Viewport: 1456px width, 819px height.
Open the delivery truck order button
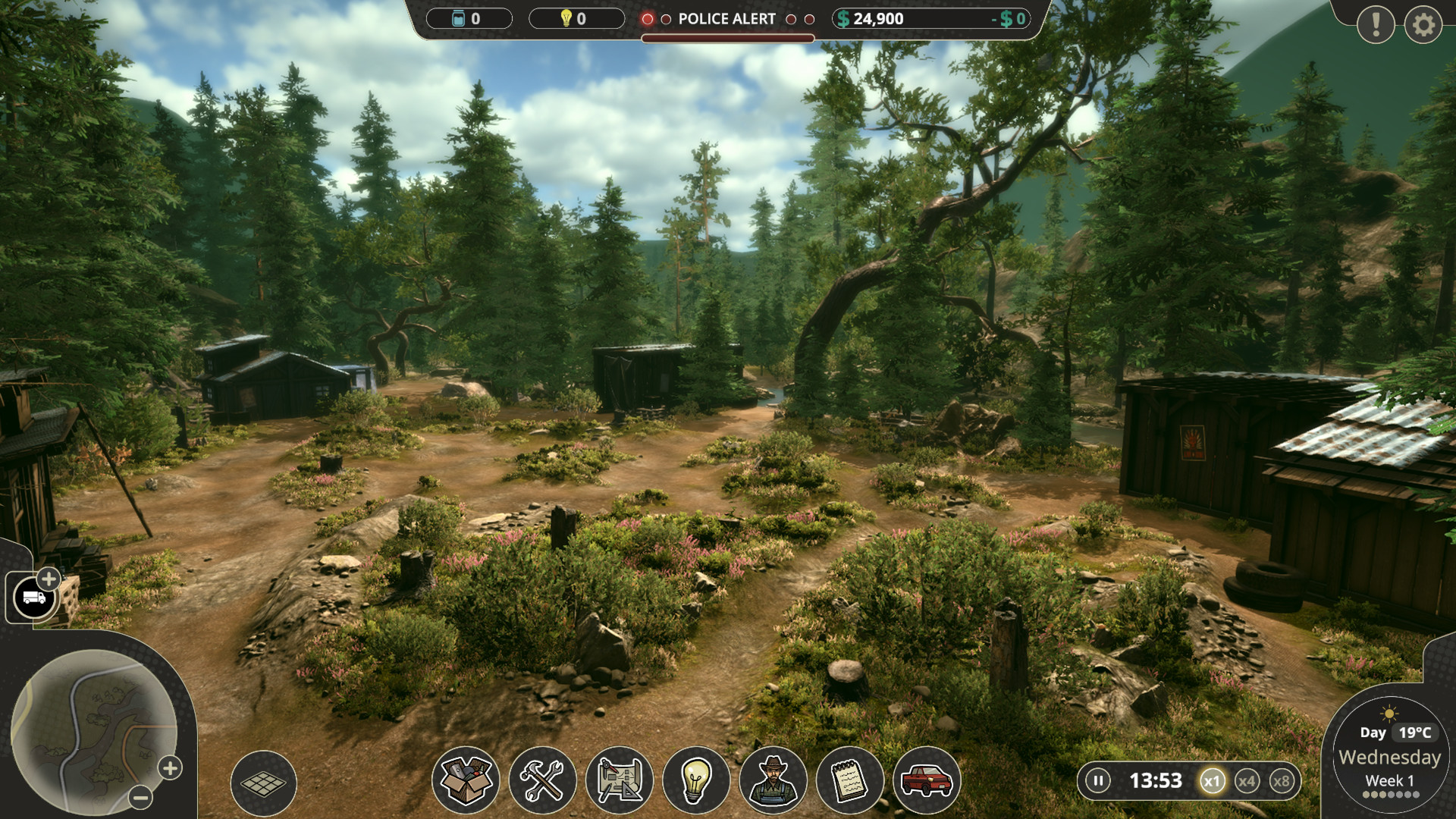34,598
